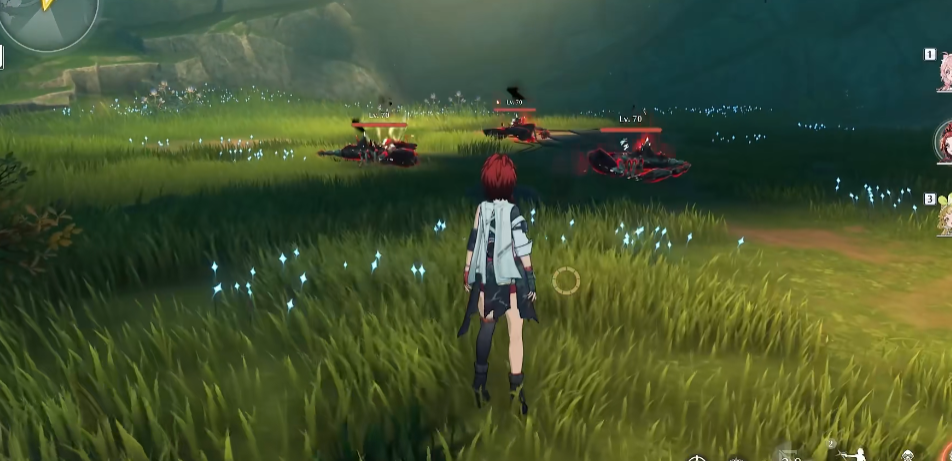Activate the grapple hook aiming-figure skill
The image size is (952, 461).
tap(855, 452)
